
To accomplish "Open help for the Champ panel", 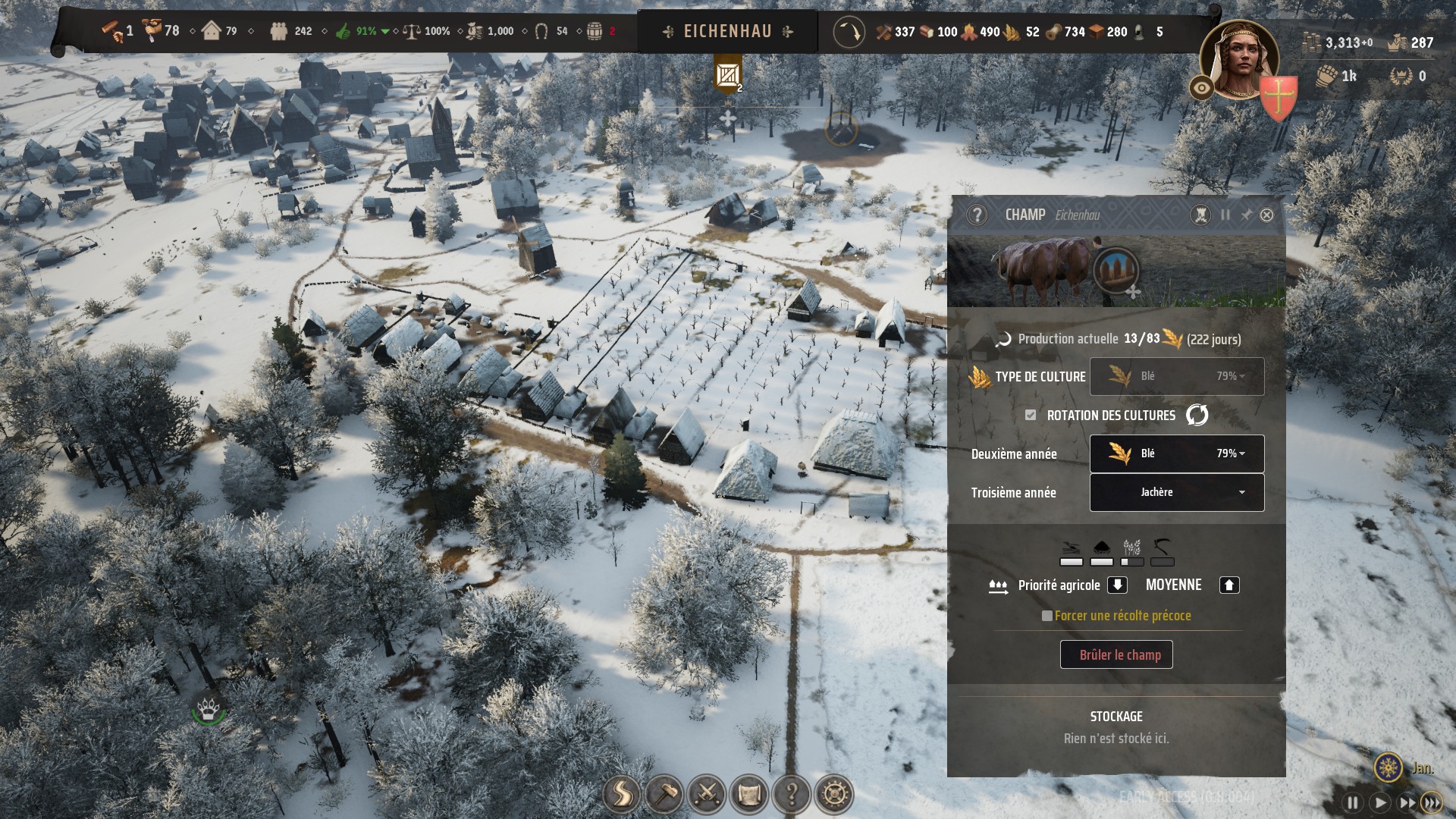I will tap(977, 215).
